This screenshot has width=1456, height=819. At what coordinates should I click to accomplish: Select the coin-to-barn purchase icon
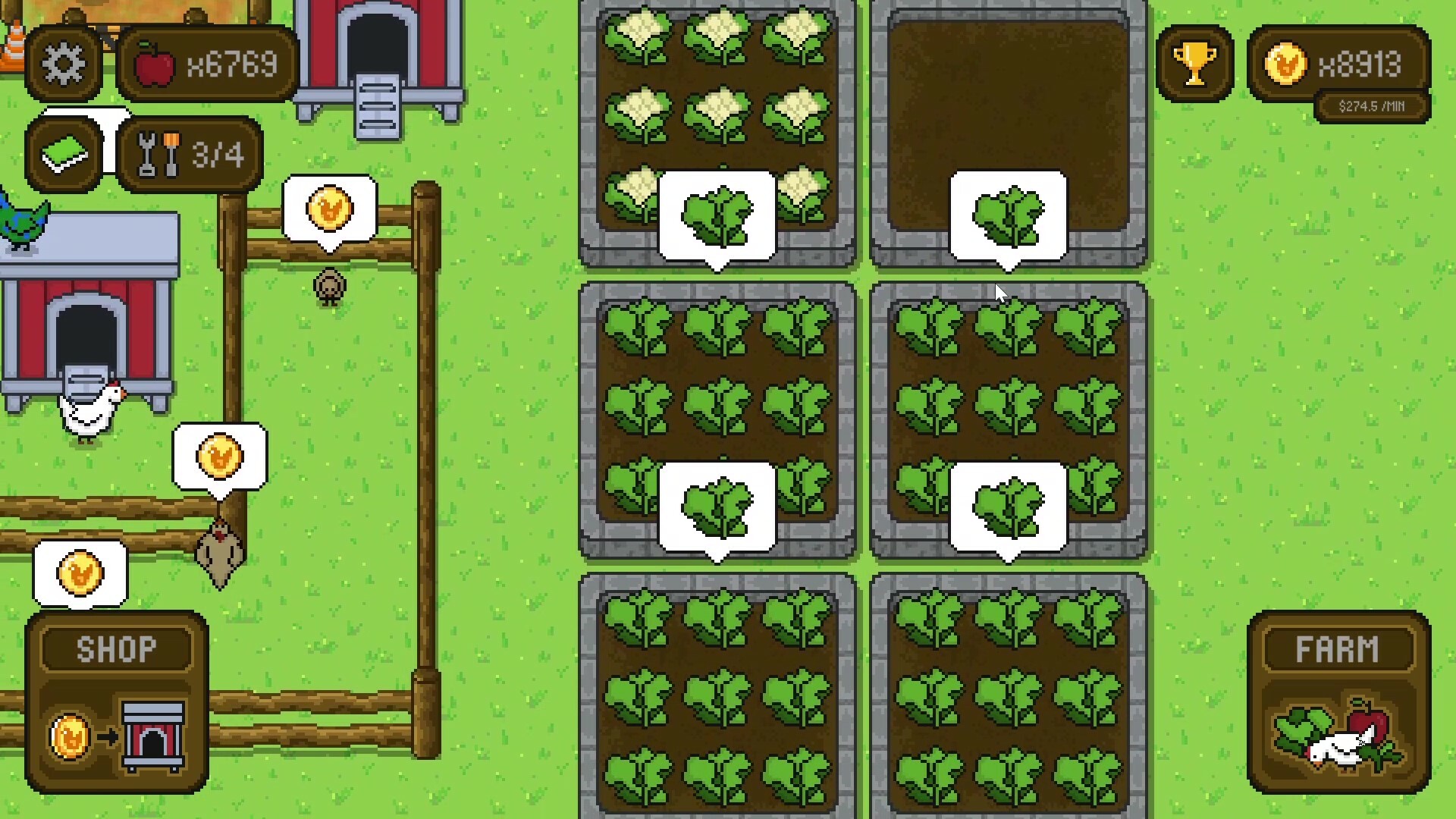tap(115, 734)
